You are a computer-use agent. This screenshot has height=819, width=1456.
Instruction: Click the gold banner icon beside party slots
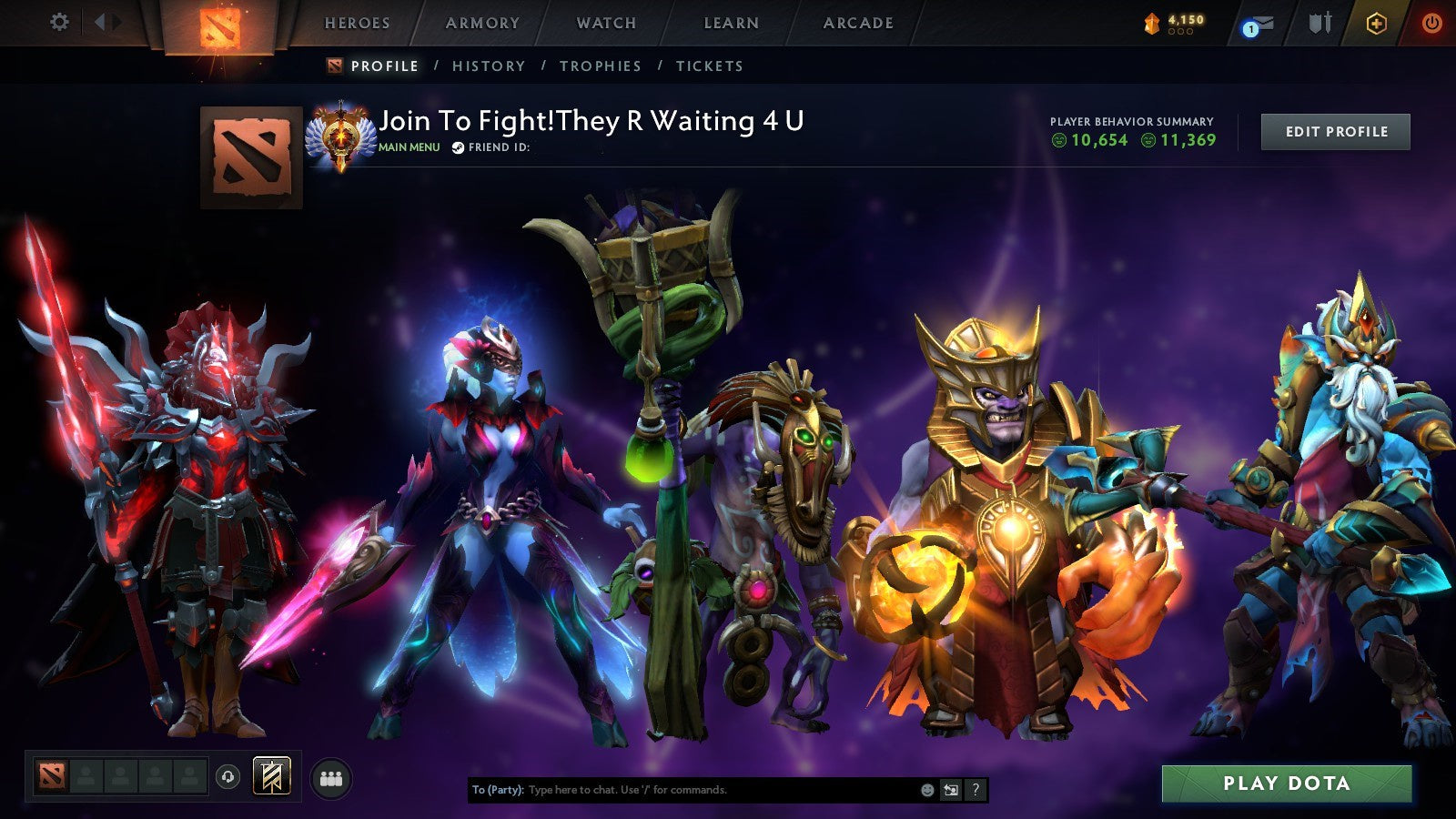tap(271, 775)
